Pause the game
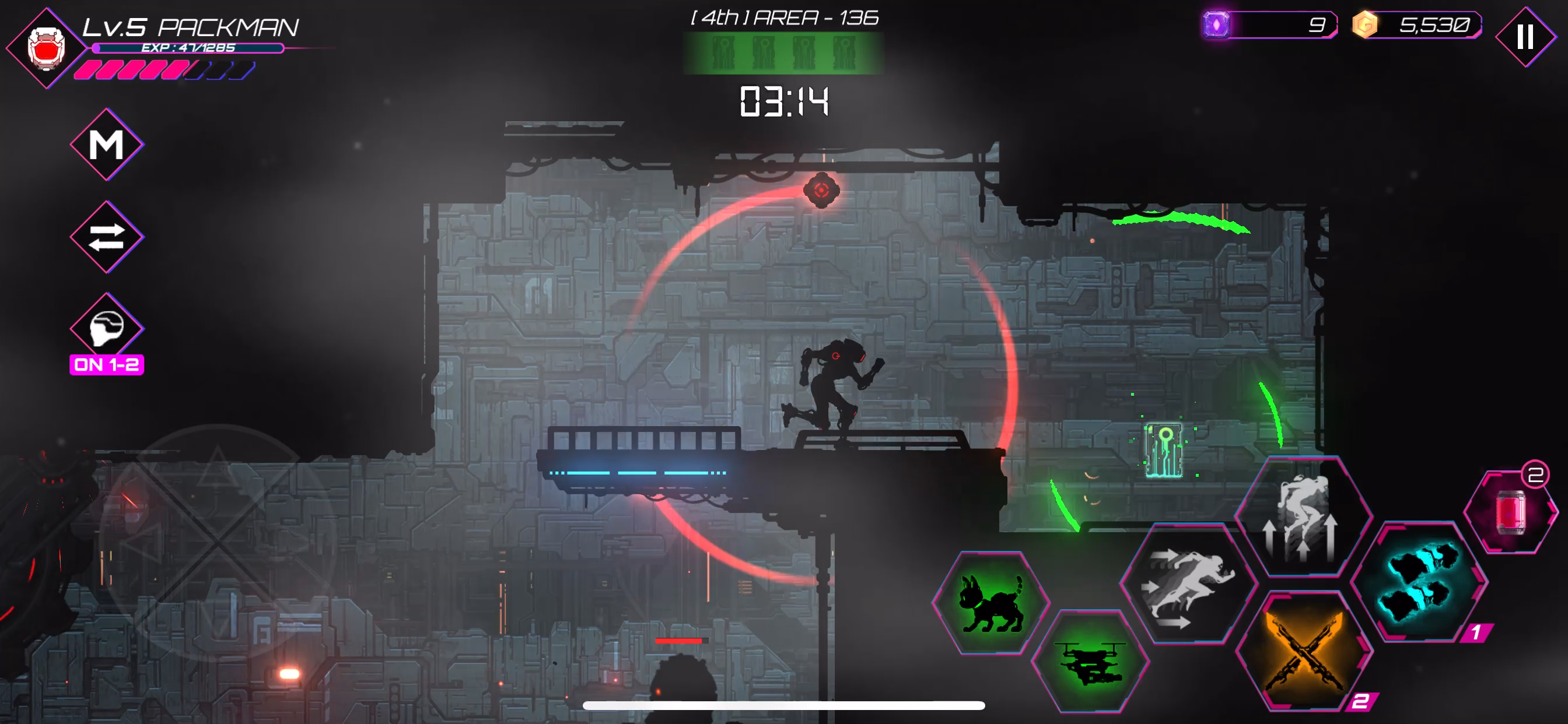The image size is (1568, 724). point(1525,37)
